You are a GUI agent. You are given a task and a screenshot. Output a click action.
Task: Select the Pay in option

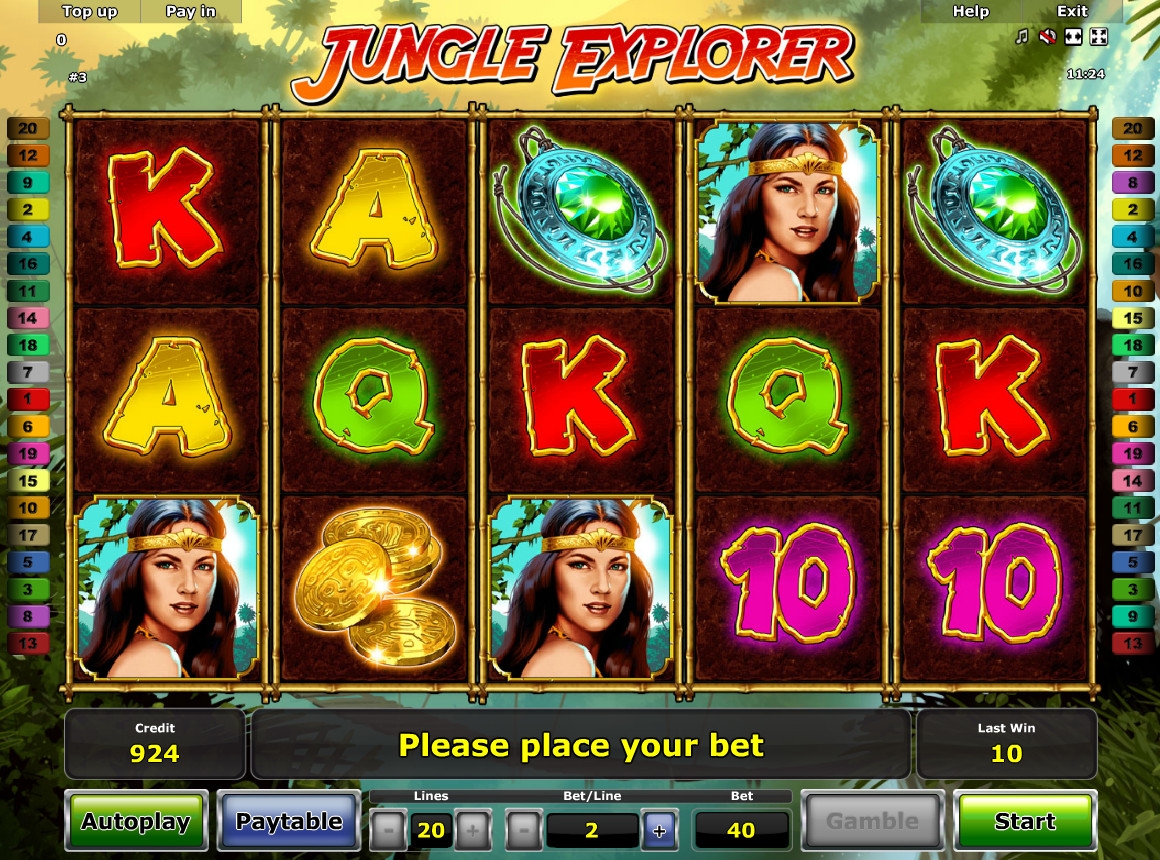point(190,11)
